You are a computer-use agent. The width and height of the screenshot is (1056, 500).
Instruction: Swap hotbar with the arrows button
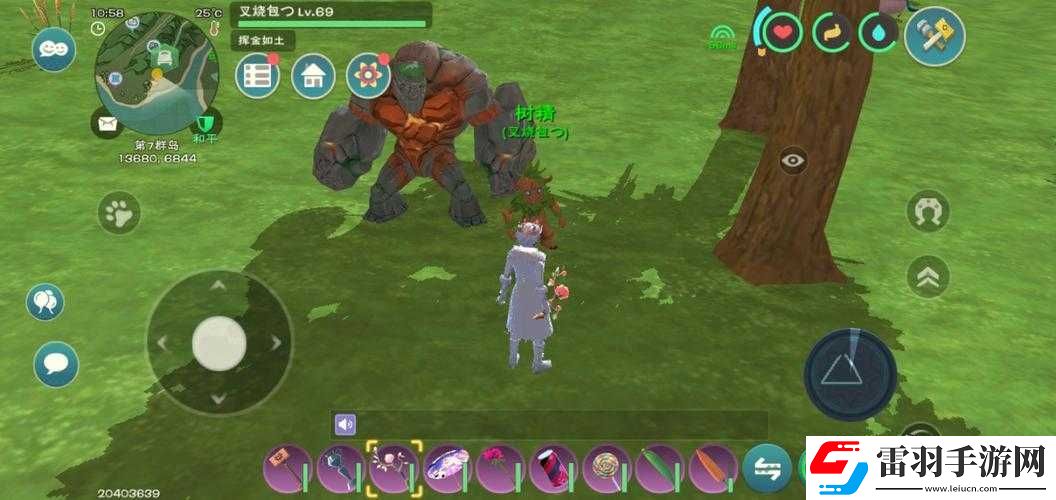767,467
